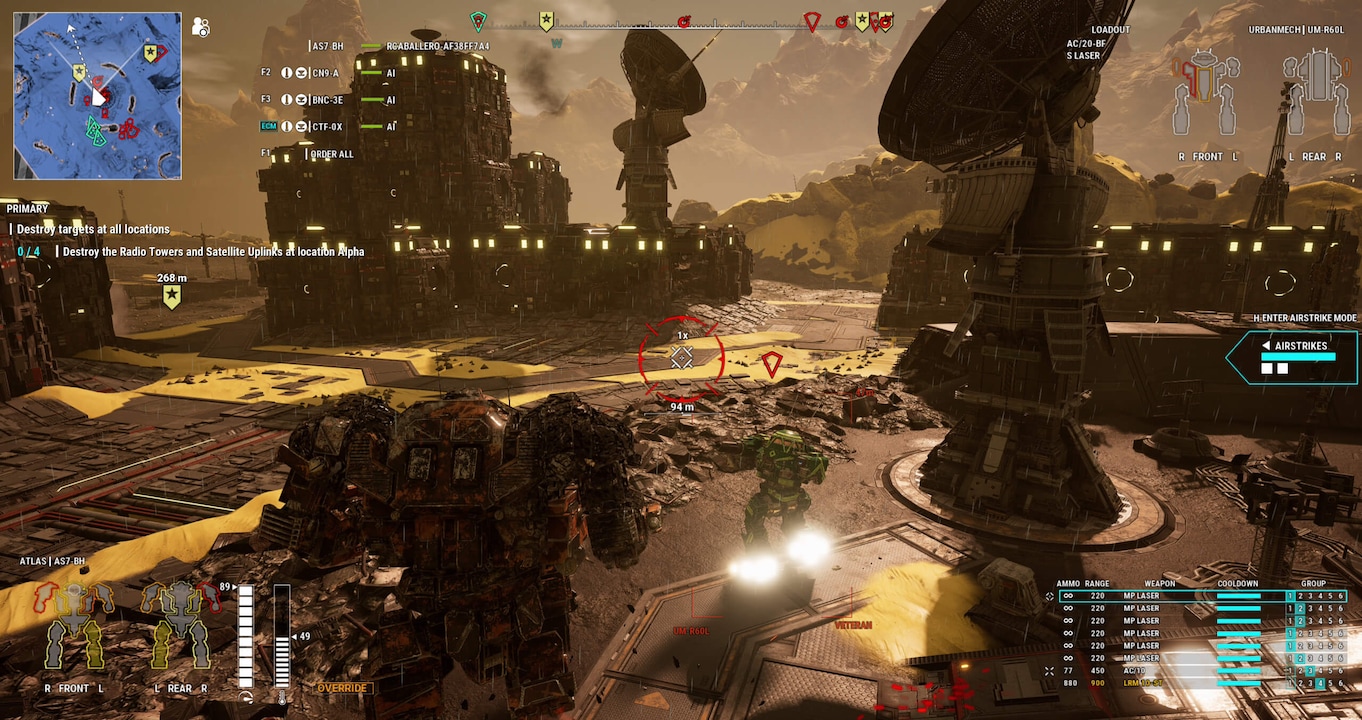Viewport: 1362px width, 720px height.
Task: Click the command icon next to BNC-3E
Action: pos(302,100)
